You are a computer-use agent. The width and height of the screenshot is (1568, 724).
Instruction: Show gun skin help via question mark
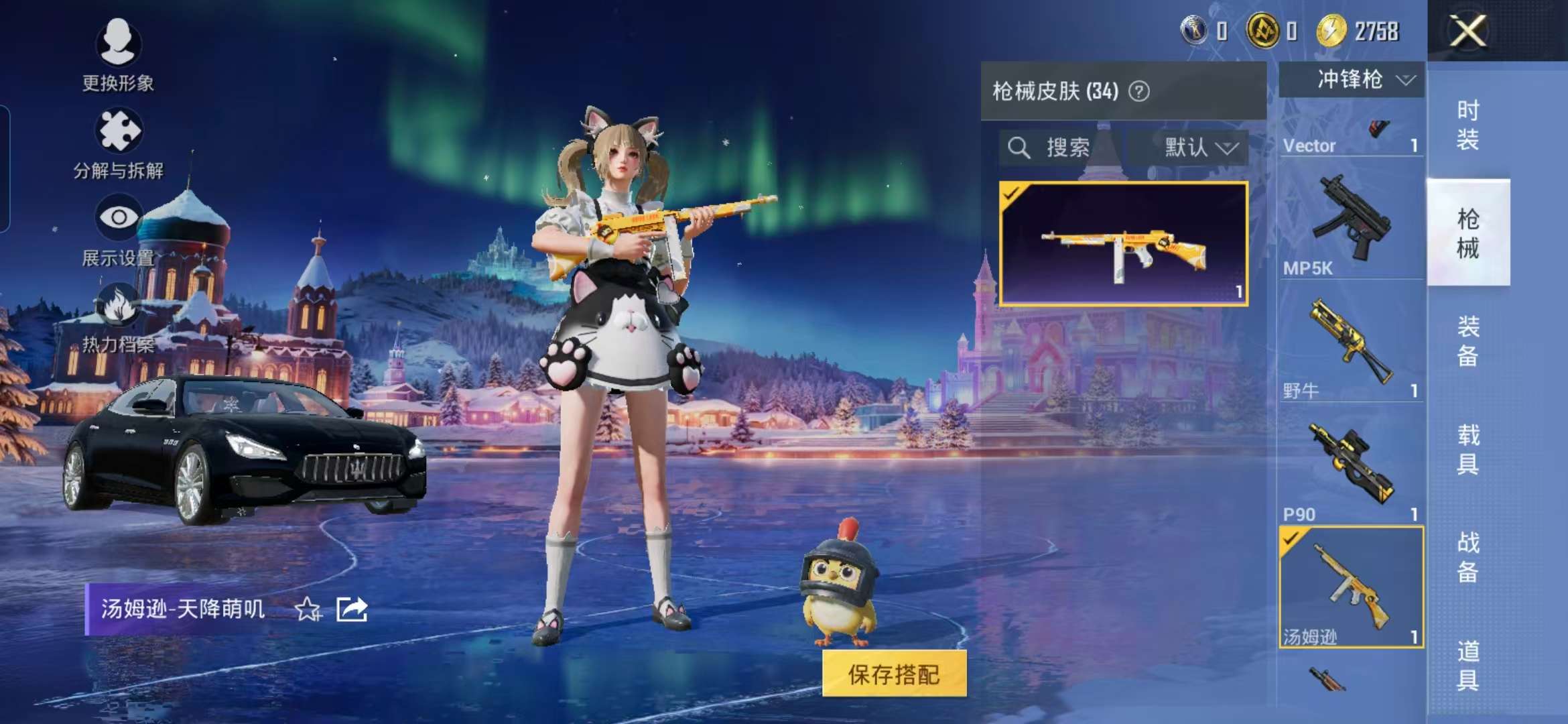[1139, 91]
